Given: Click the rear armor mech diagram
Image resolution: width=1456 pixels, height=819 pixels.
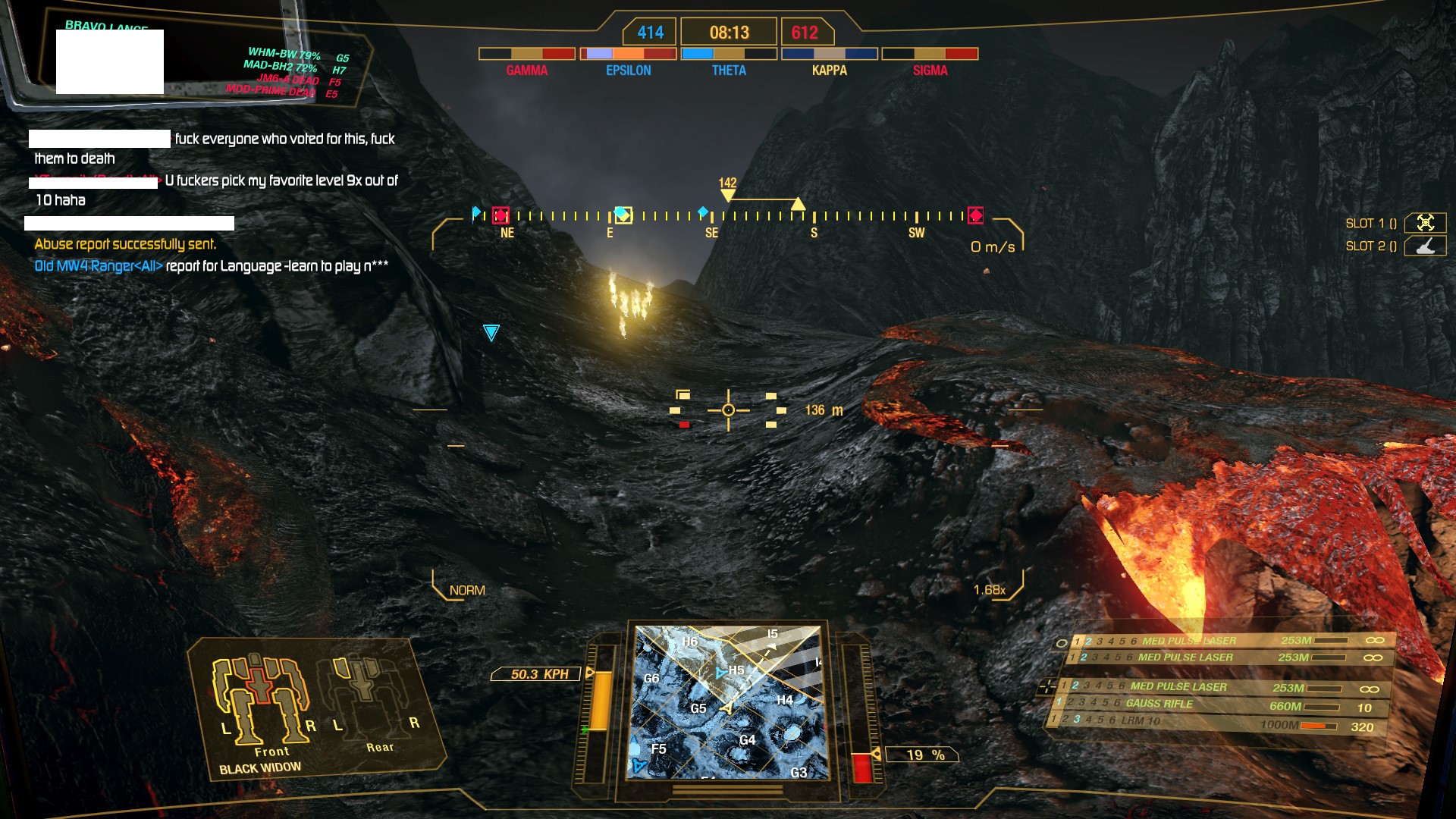Looking at the screenshot, I should click(x=366, y=694).
